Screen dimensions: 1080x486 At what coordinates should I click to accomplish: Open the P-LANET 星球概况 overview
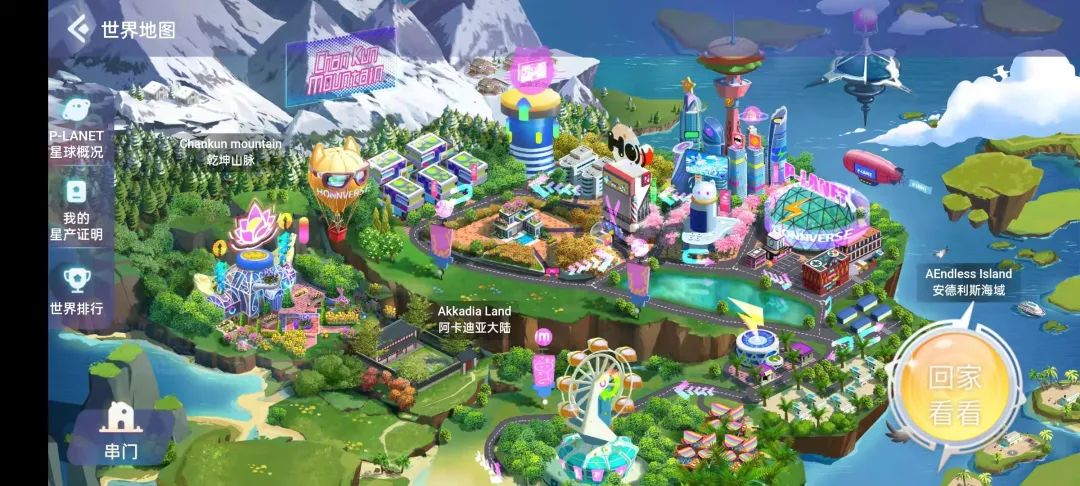[x=76, y=127]
